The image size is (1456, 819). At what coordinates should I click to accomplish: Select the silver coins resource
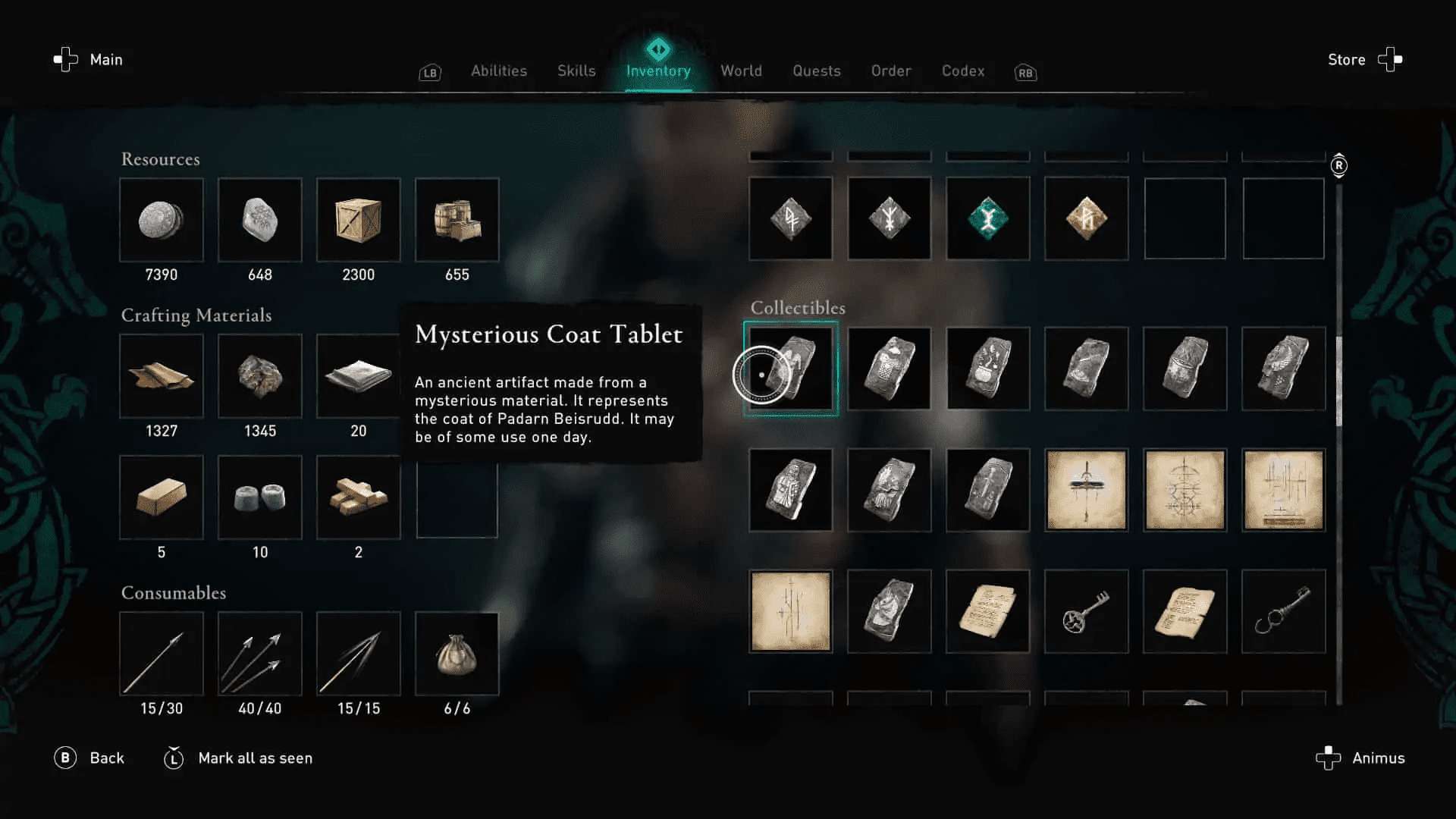pyautogui.click(x=162, y=220)
